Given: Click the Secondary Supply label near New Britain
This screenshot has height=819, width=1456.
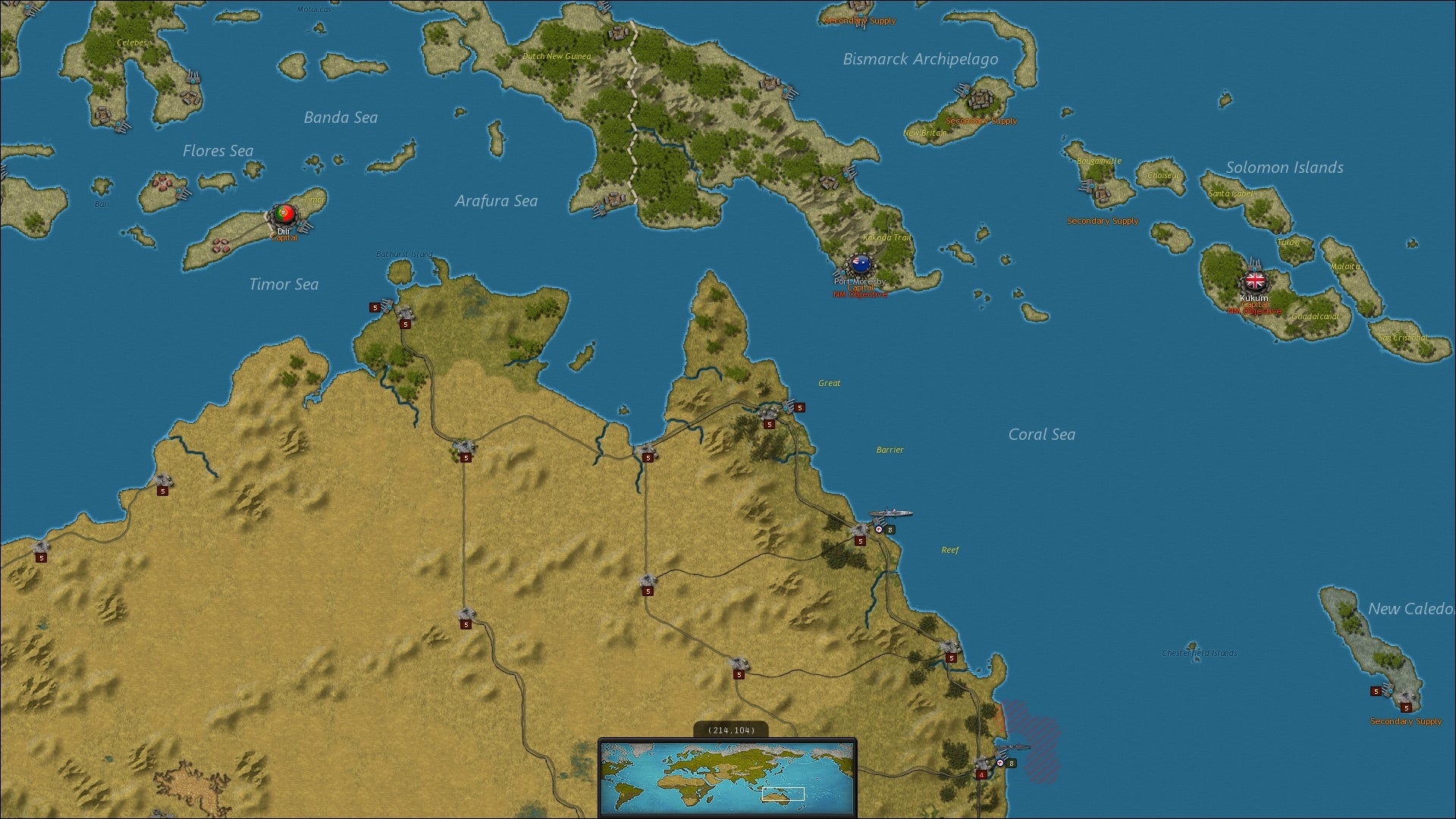Looking at the screenshot, I should click(x=981, y=120).
